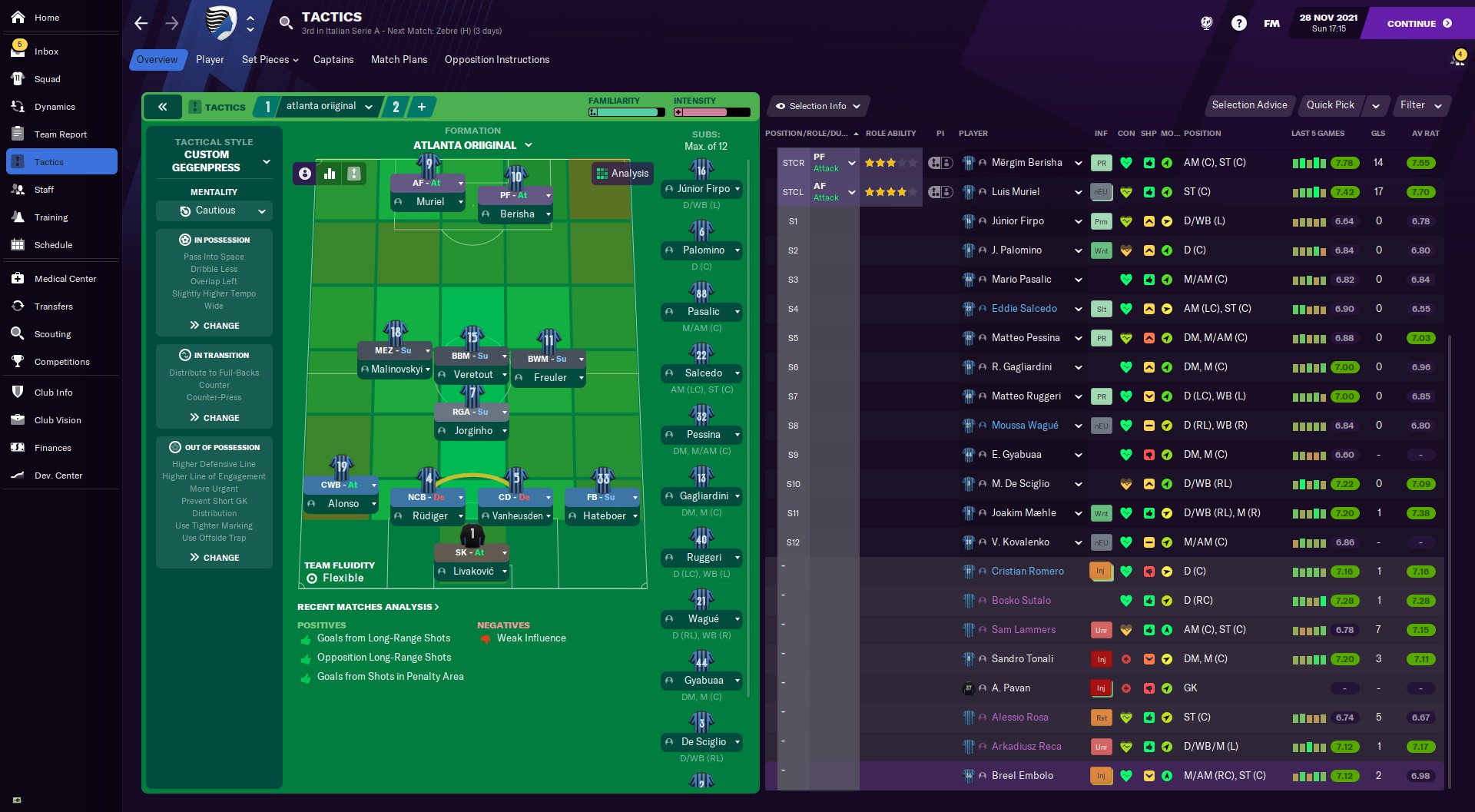Open the Selection Info dropdown

818,106
